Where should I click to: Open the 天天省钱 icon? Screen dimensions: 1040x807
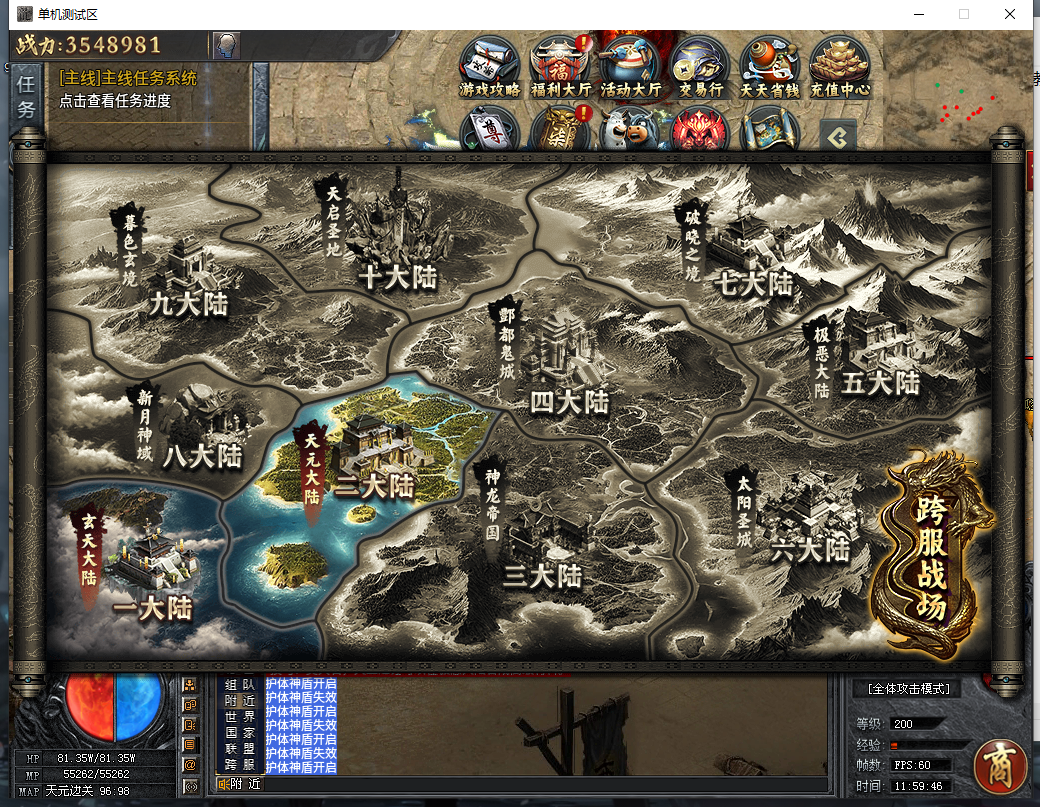point(770,66)
